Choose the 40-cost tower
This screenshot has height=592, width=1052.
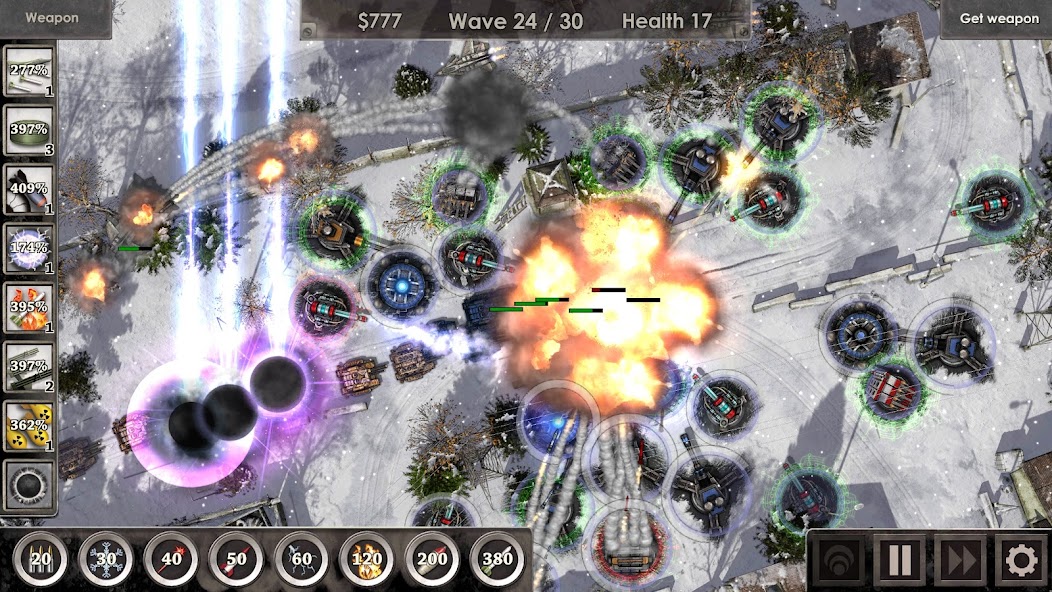pos(171,559)
